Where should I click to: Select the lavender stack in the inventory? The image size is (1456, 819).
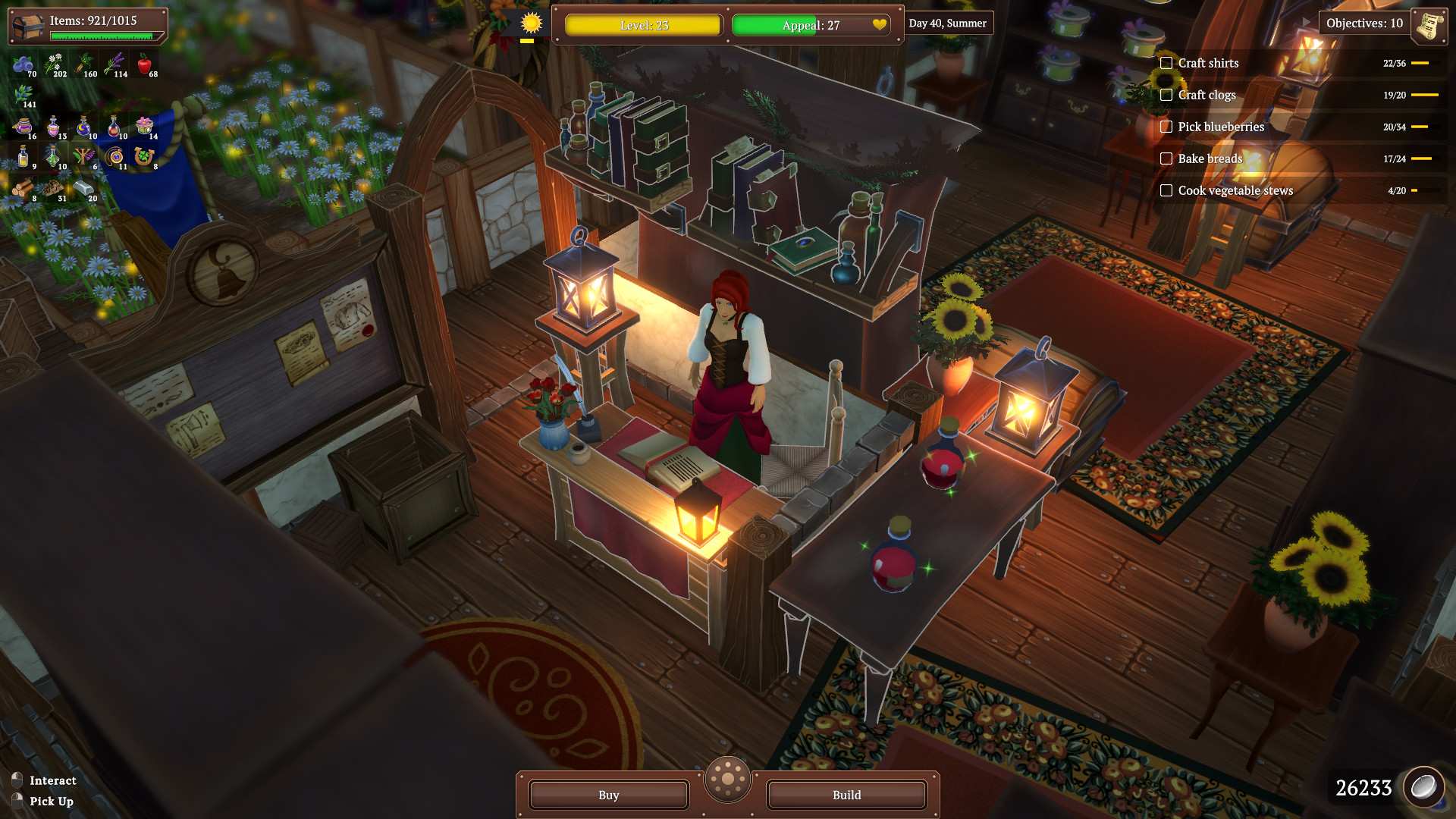(x=115, y=62)
